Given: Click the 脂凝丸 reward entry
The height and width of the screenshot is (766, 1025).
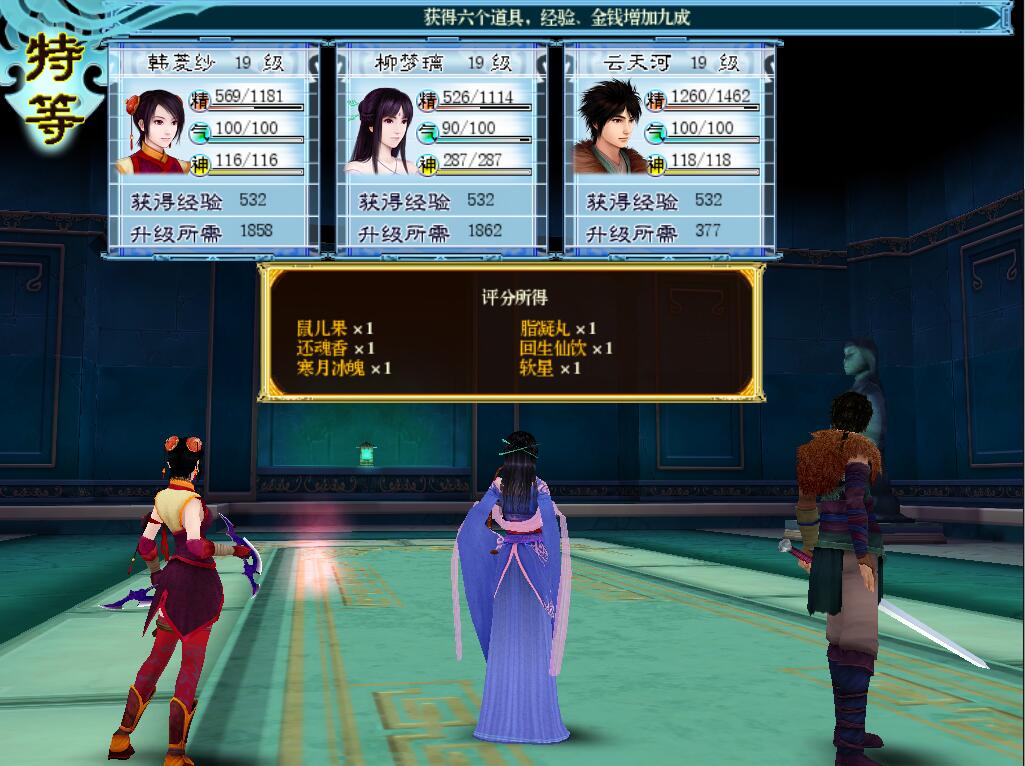Looking at the screenshot, I should (x=558, y=328).
